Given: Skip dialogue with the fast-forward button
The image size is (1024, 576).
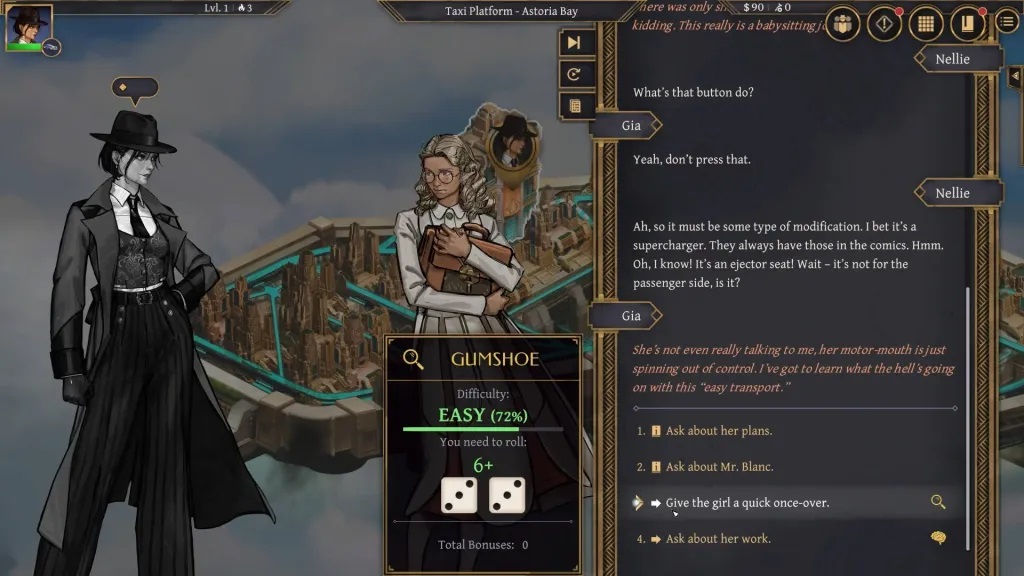Looking at the screenshot, I should click(574, 42).
